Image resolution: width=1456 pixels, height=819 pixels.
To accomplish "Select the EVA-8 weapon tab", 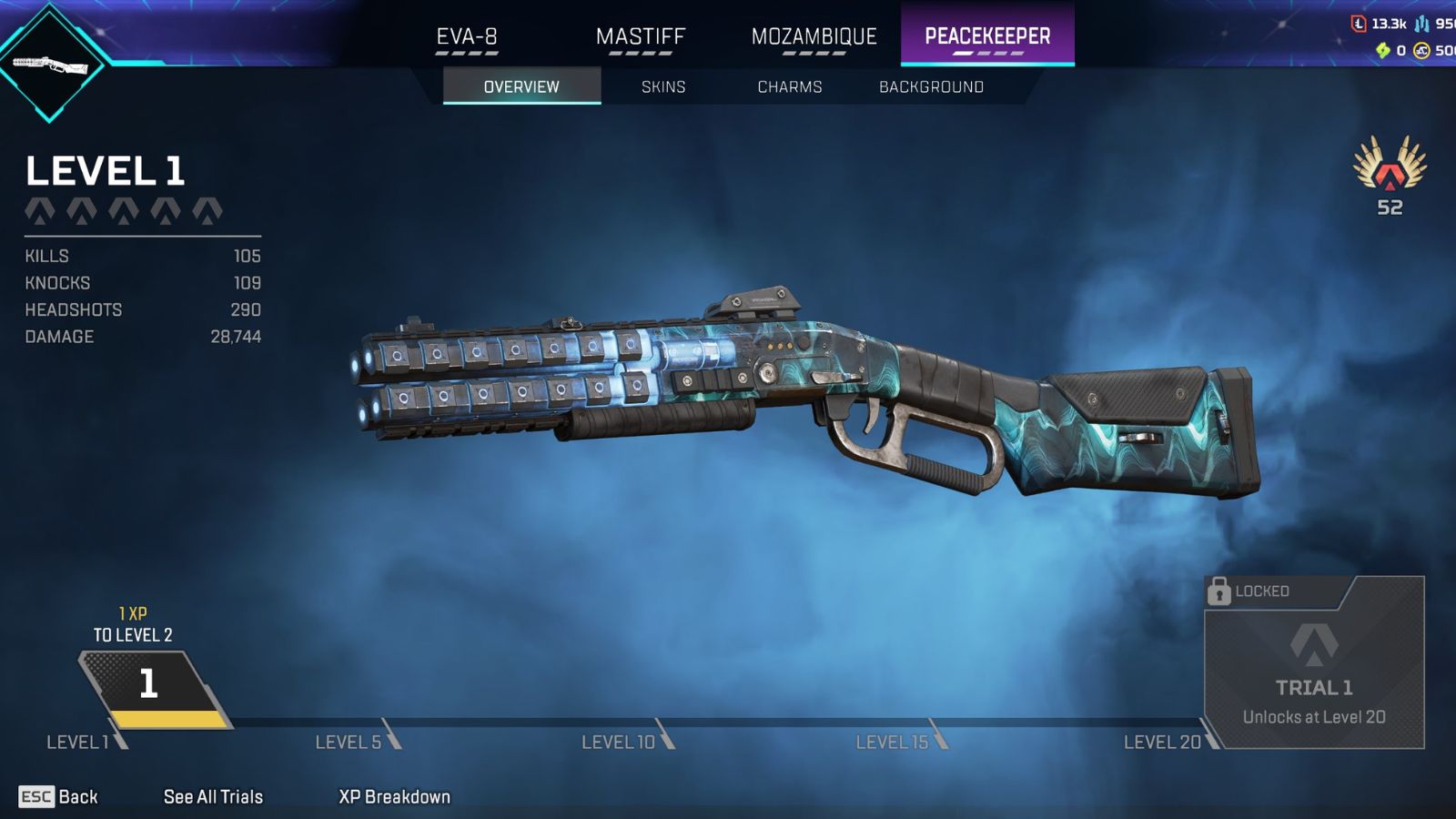I will pos(467,36).
